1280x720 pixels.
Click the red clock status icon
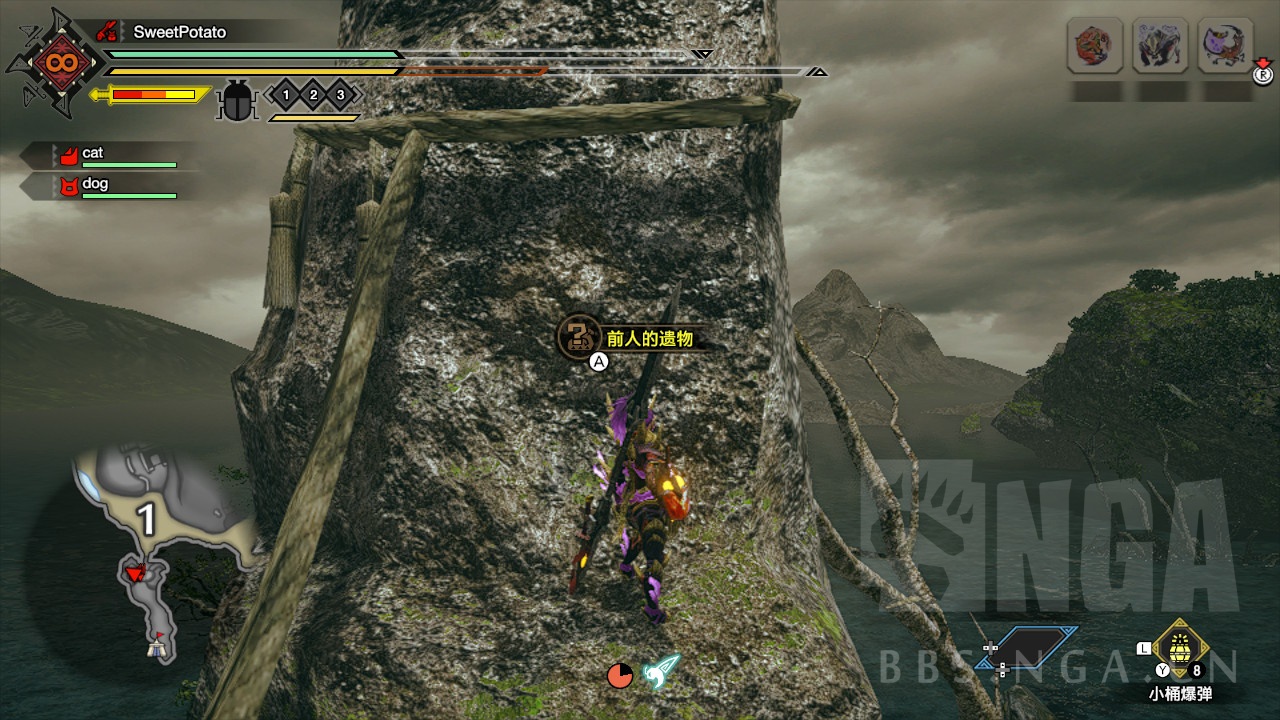pos(620,675)
